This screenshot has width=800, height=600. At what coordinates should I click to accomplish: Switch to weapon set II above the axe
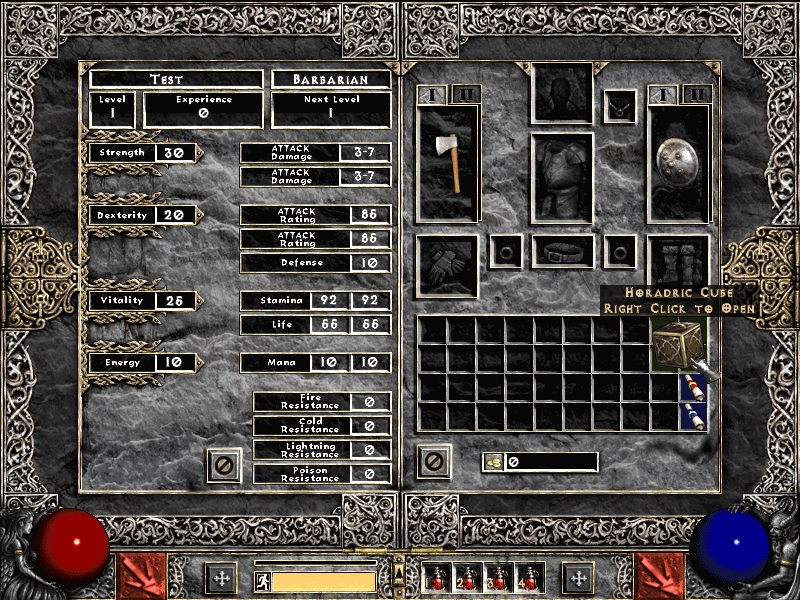(466, 95)
